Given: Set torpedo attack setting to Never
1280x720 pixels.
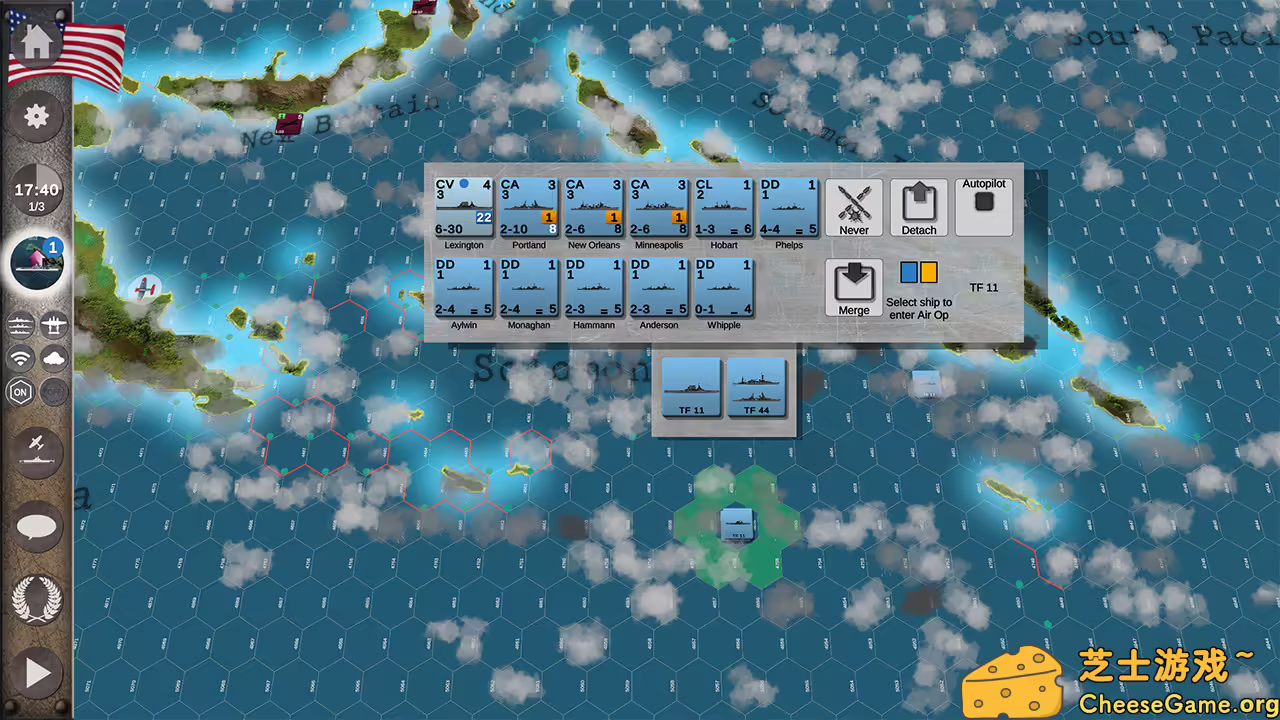Looking at the screenshot, I should coord(854,207).
